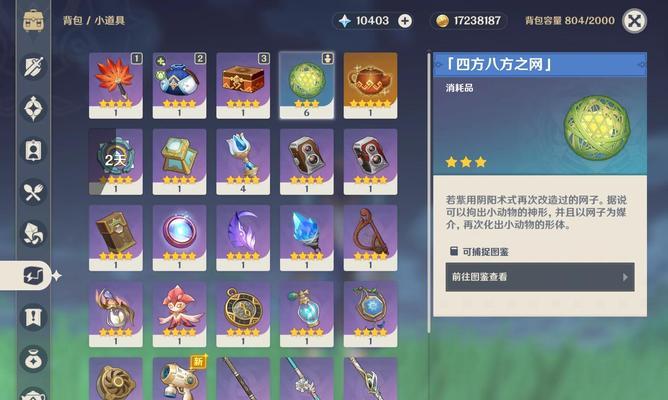Open the food tab with crossed utensils

pyautogui.click(x=33, y=192)
